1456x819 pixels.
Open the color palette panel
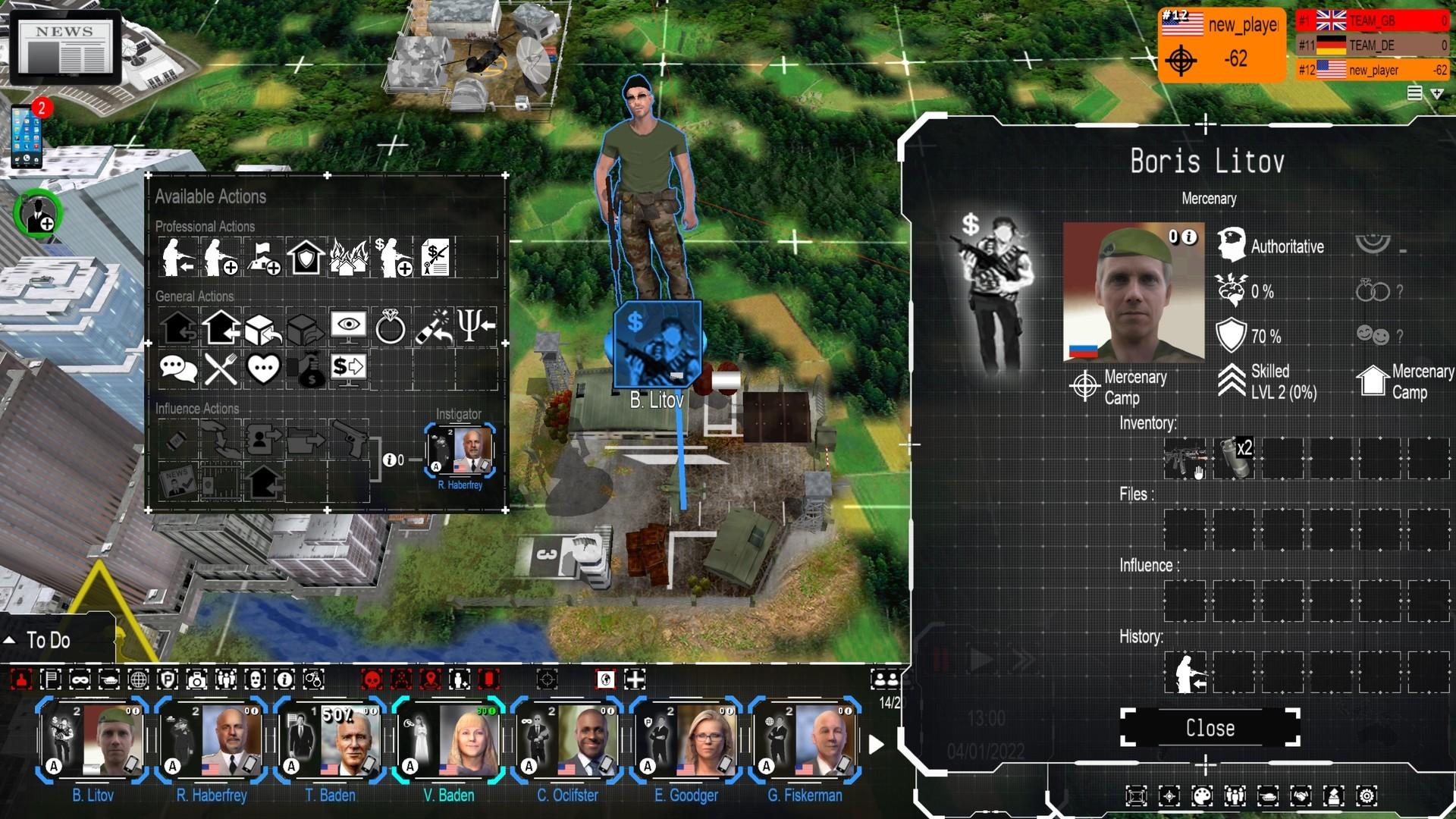click(x=1201, y=796)
